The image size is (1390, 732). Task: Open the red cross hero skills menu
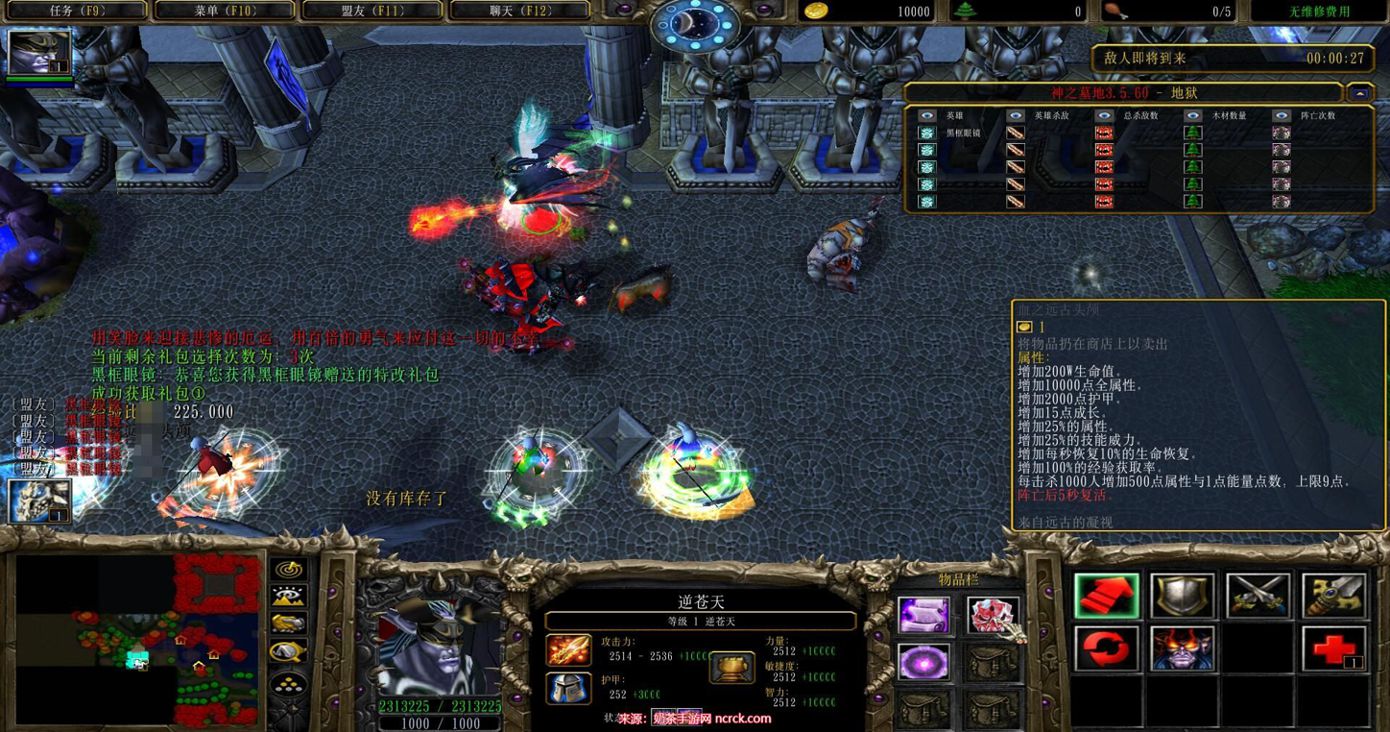pos(1334,649)
